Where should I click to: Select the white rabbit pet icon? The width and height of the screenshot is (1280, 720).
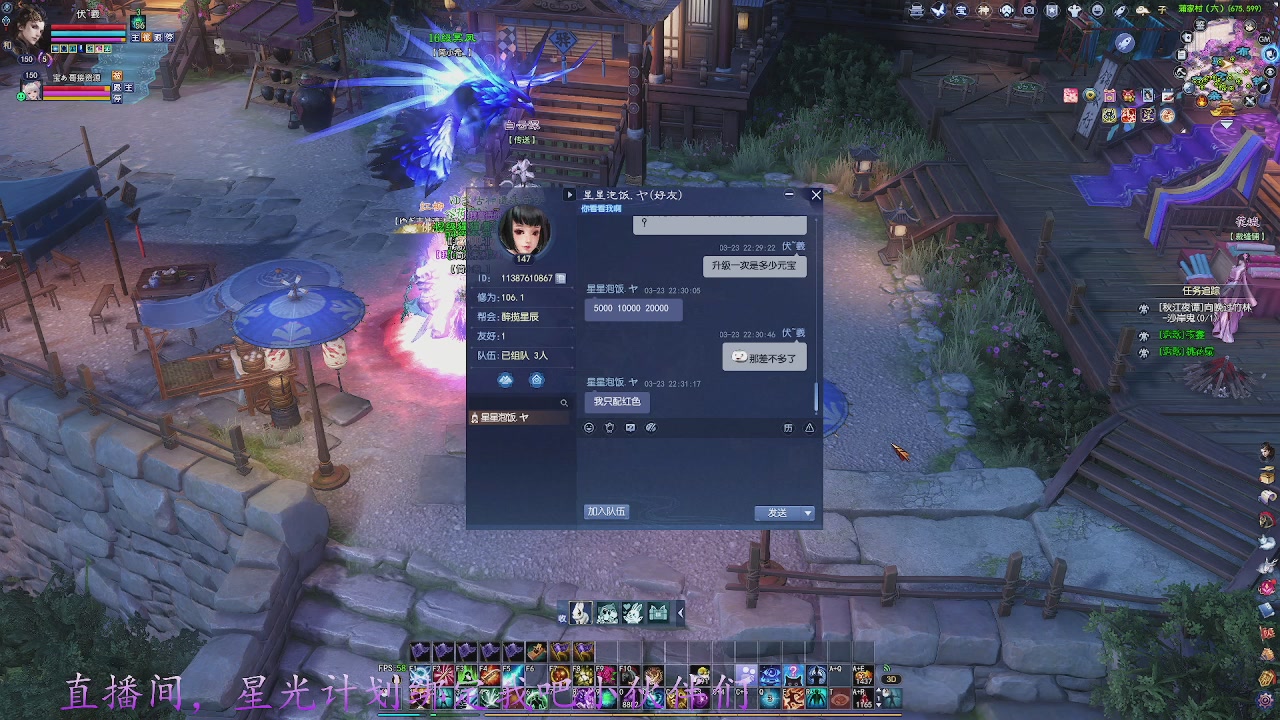580,613
